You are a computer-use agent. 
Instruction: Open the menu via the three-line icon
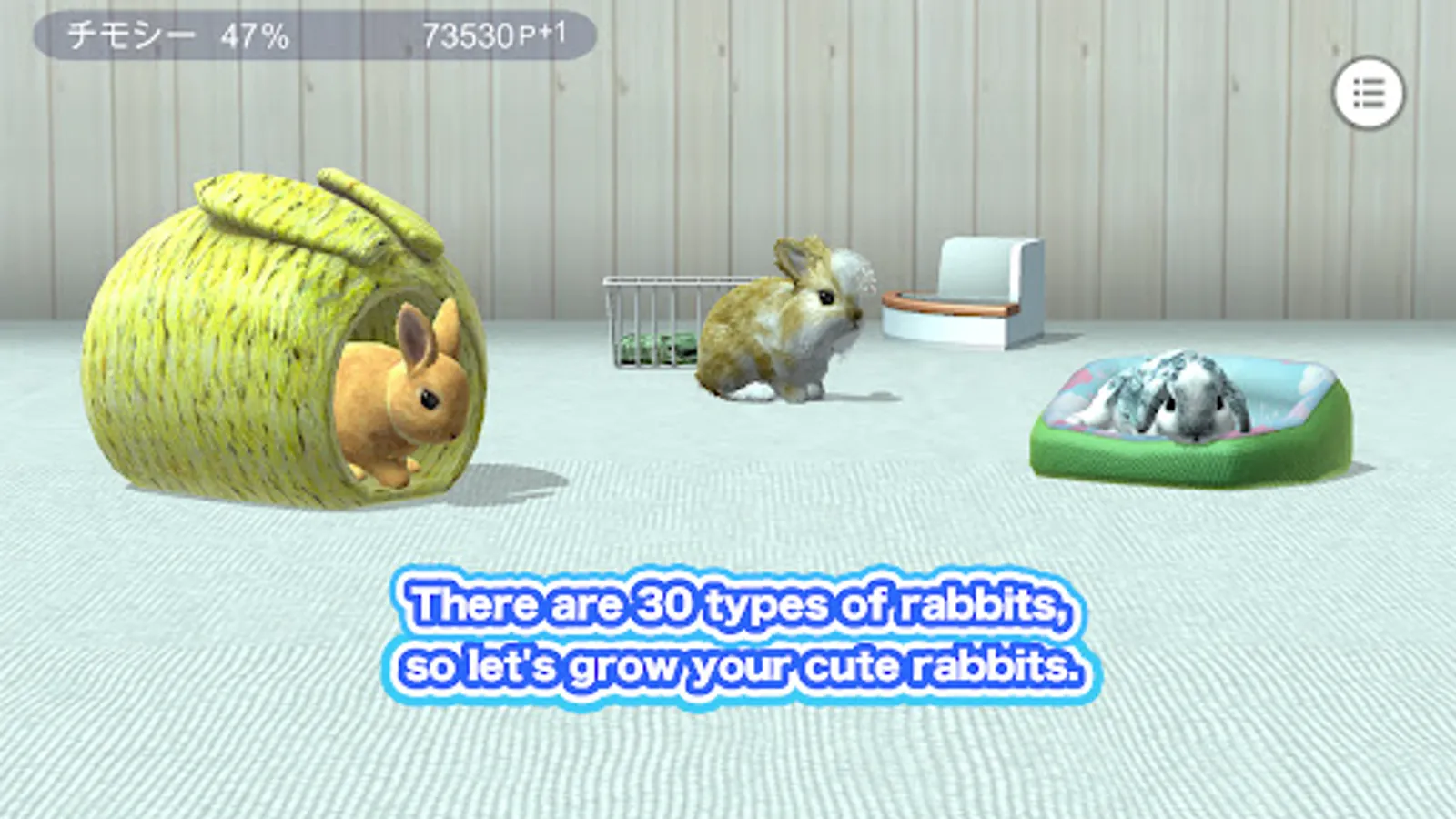coord(1370,93)
